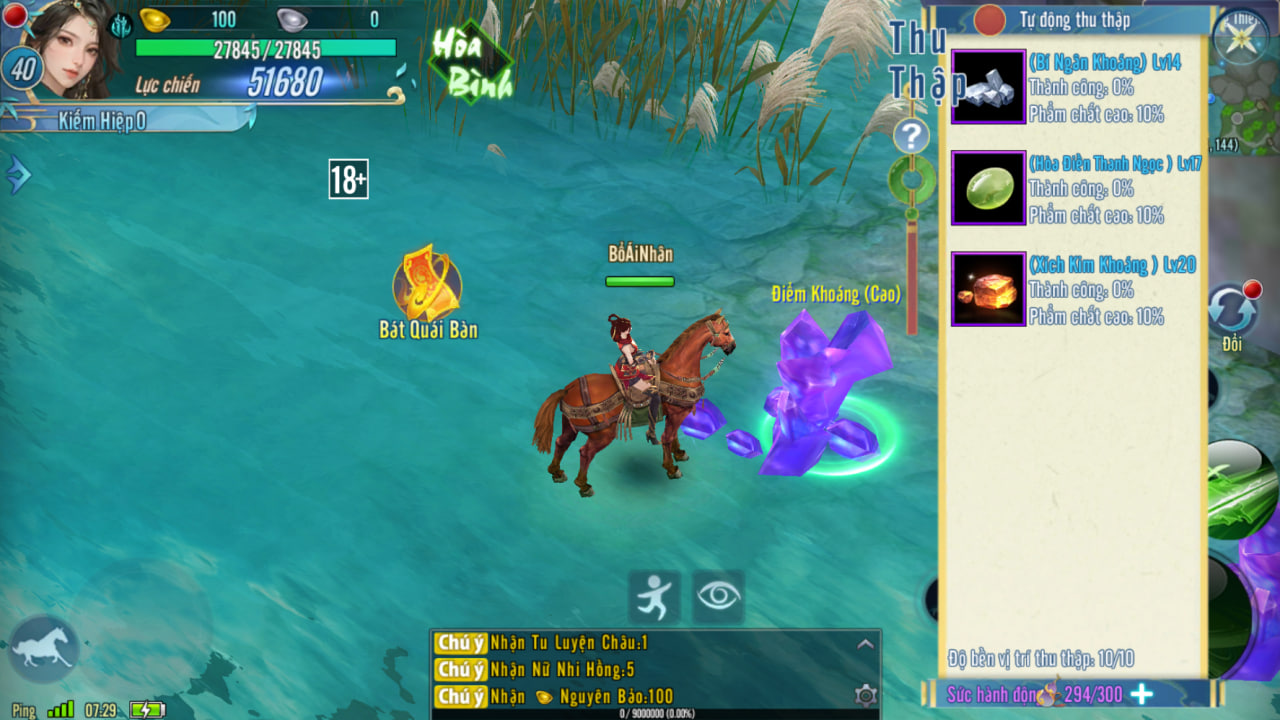Image resolution: width=1280 pixels, height=720 pixels.
Task: Select the Bí Ngân Khoáng Lv14 ore
Action: coord(988,87)
